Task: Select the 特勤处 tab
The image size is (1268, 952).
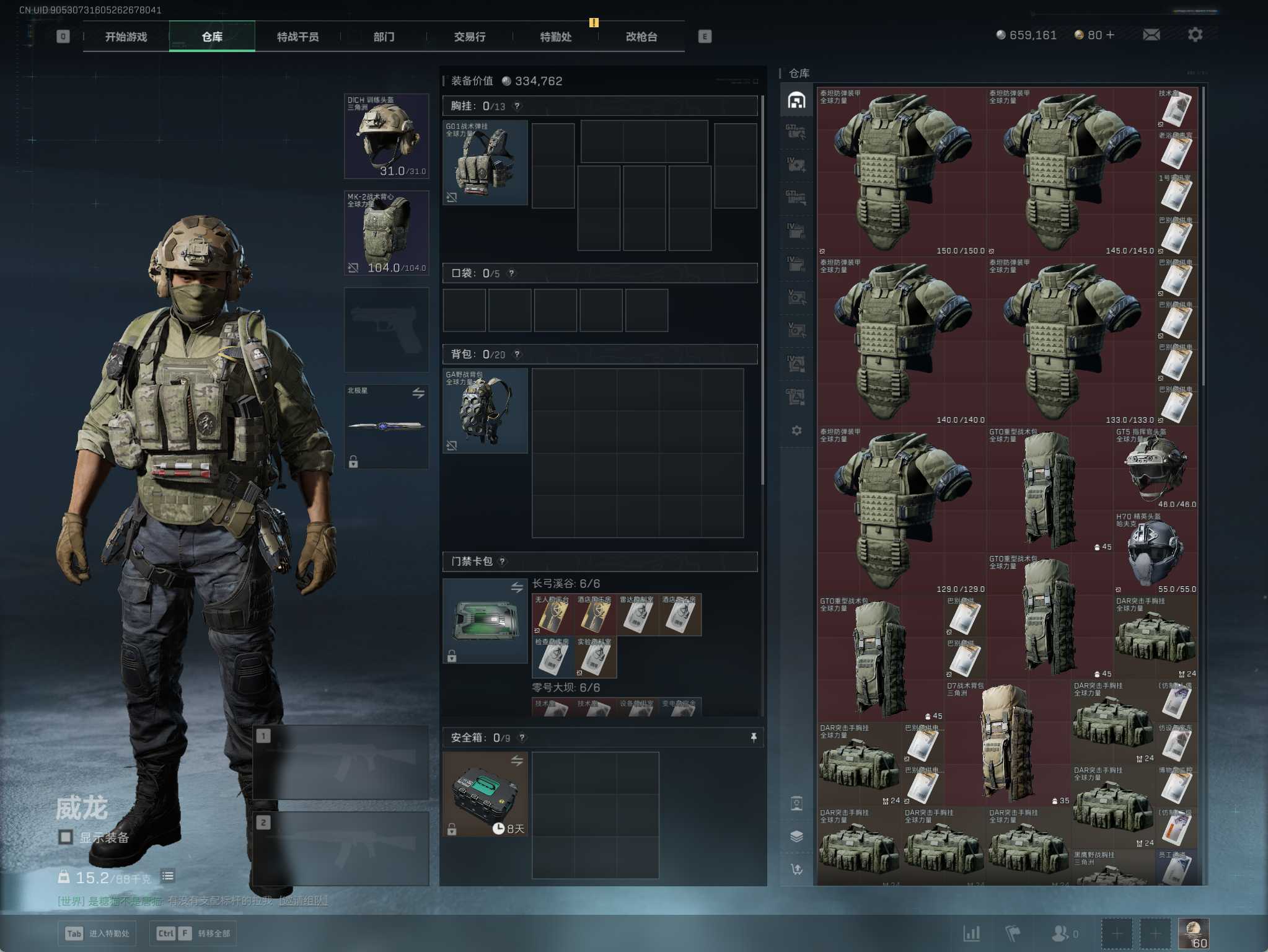Action: (555, 37)
